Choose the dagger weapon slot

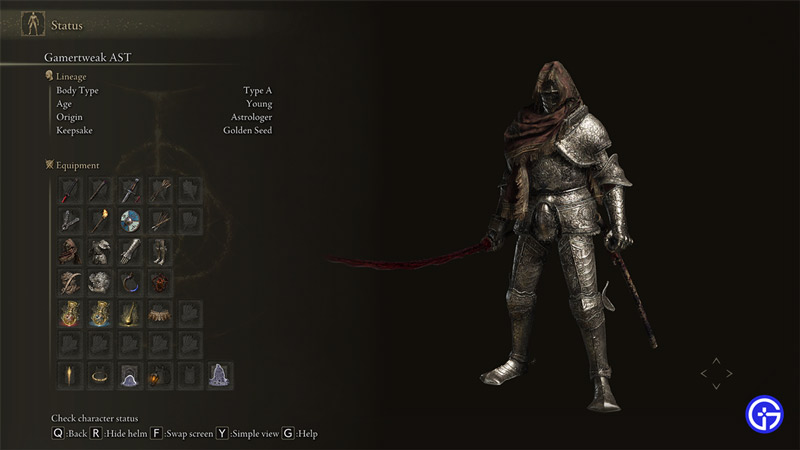coord(130,190)
